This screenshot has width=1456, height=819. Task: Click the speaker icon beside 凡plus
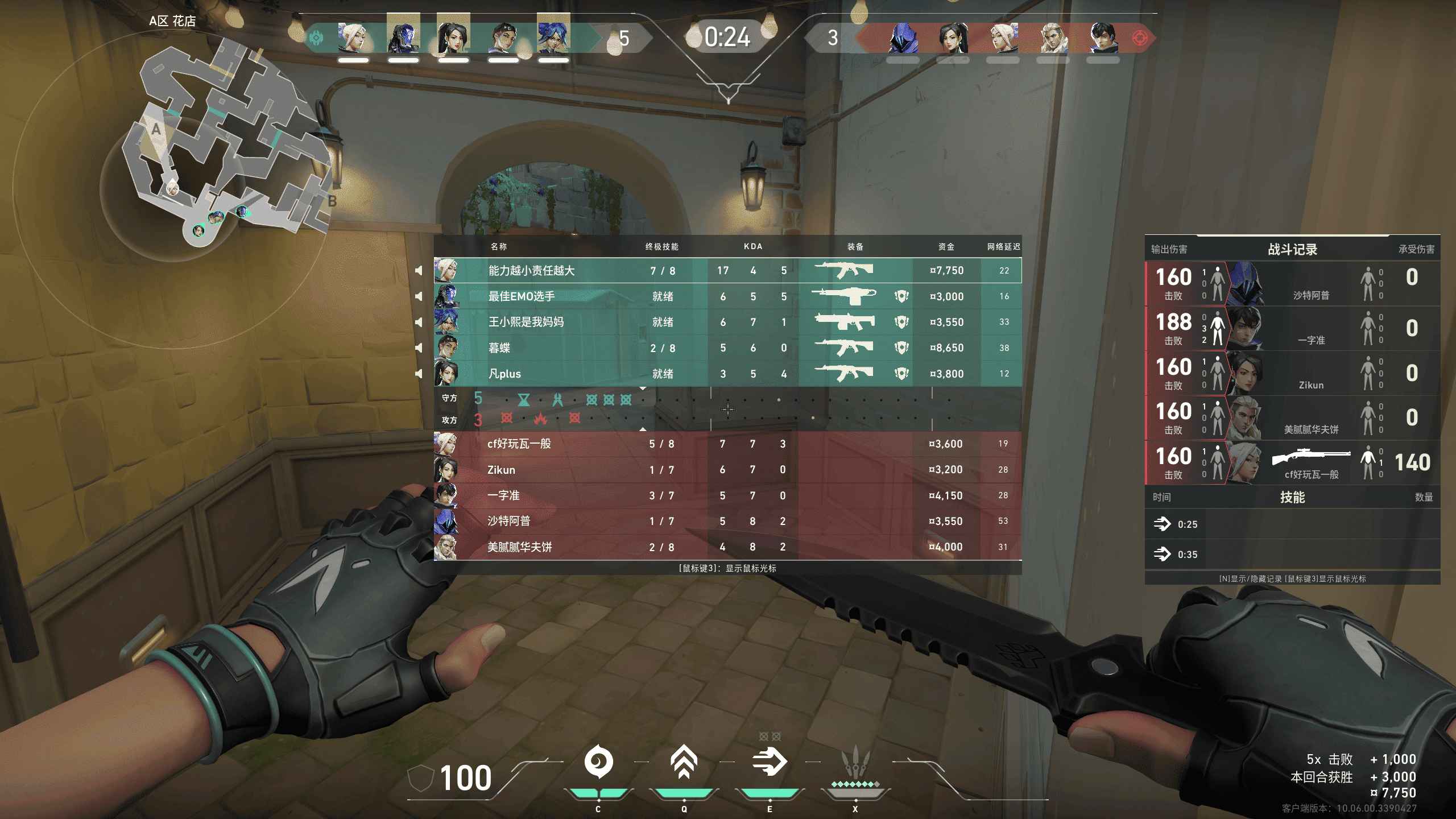419,374
